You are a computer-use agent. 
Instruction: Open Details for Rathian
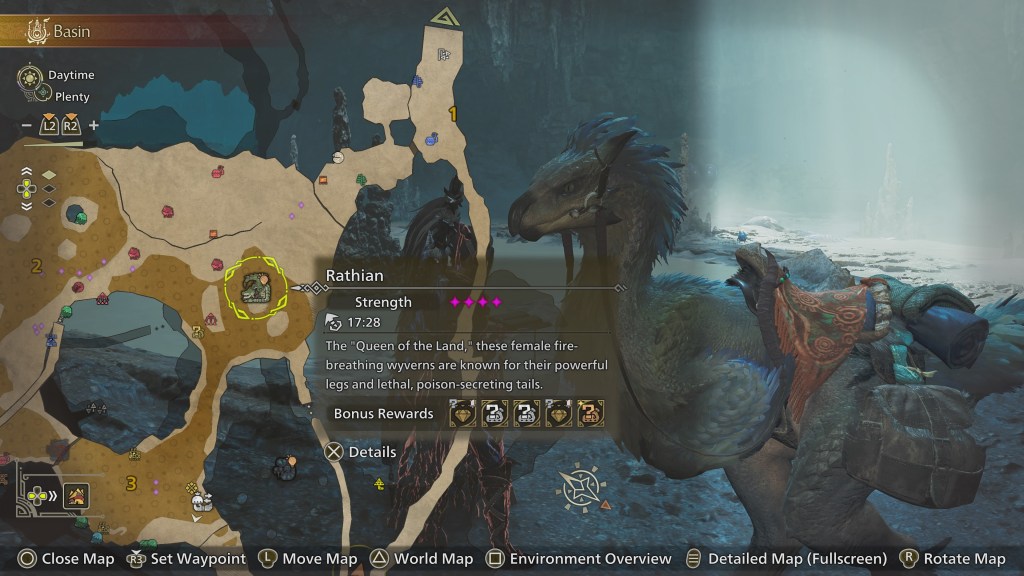pos(361,452)
